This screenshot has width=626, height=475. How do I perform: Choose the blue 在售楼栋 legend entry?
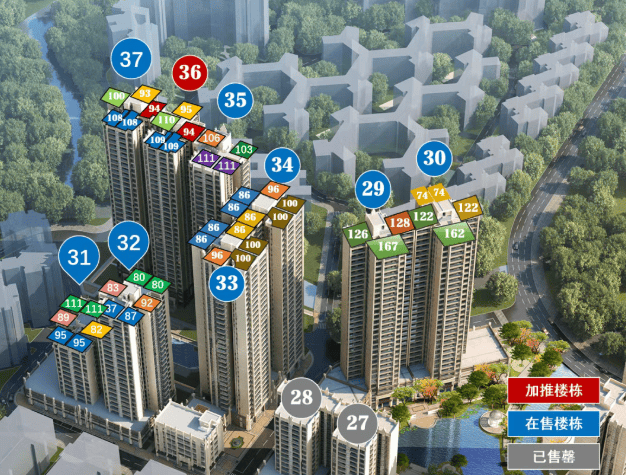coord(553,424)
